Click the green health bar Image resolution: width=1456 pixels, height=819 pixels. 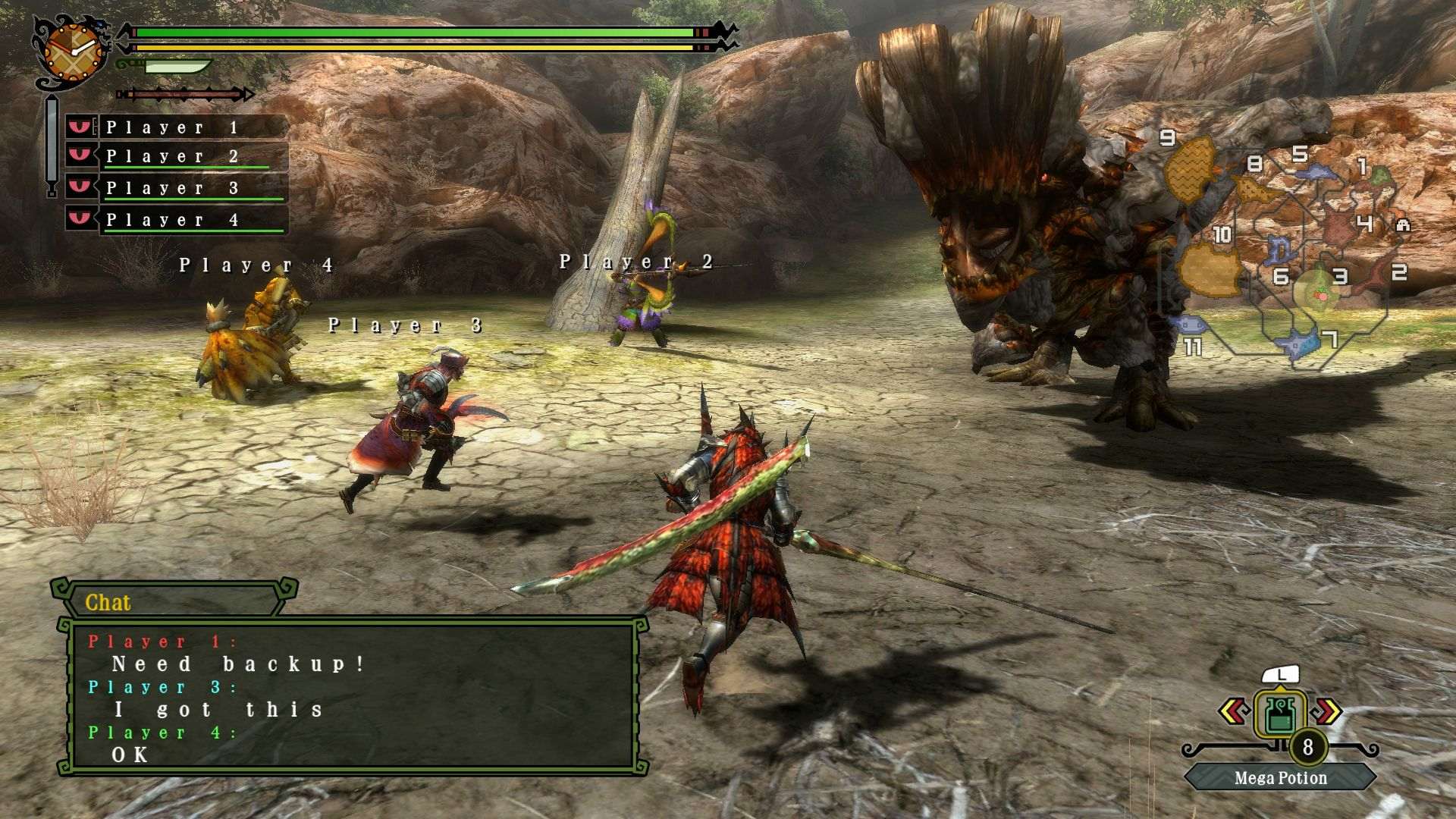pyautogui.click(x=413, y=33)
